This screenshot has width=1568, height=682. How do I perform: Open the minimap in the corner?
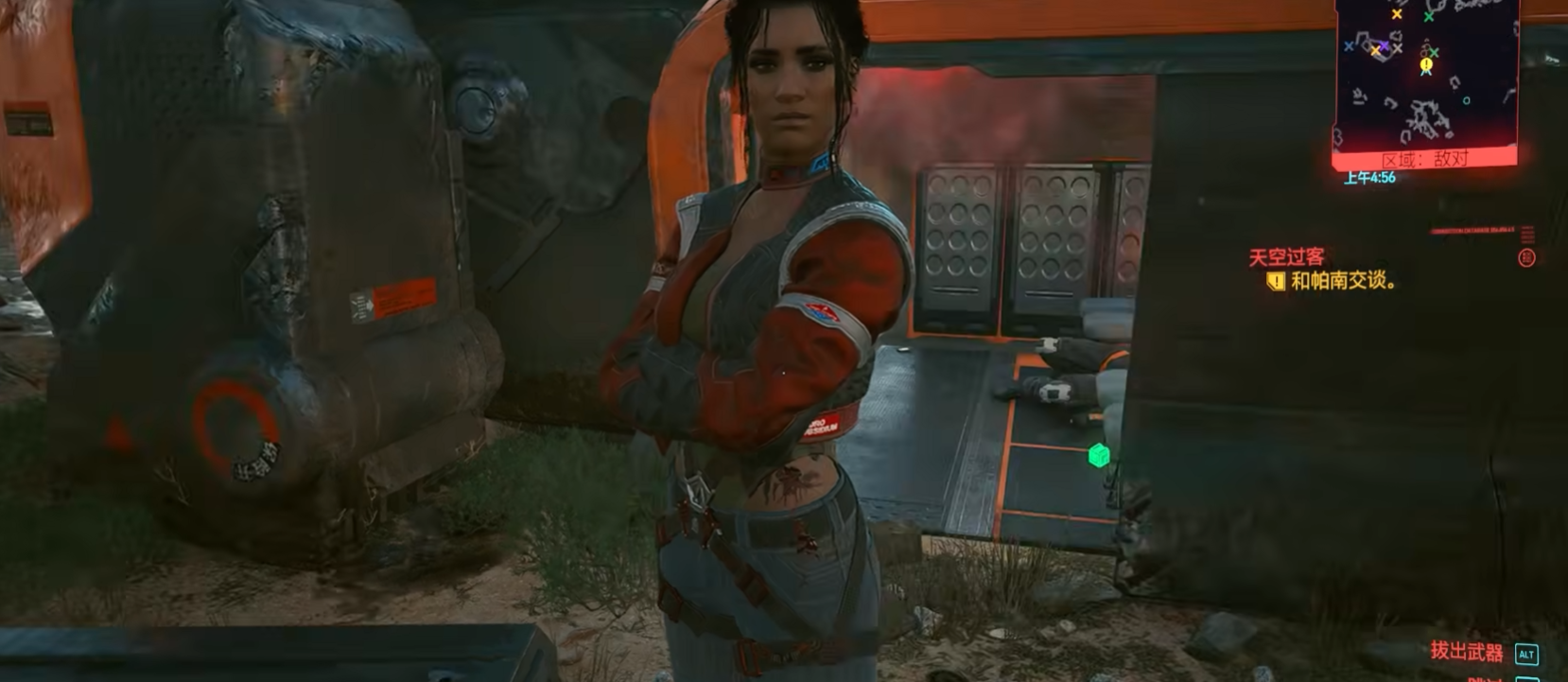pos(1426,74)
